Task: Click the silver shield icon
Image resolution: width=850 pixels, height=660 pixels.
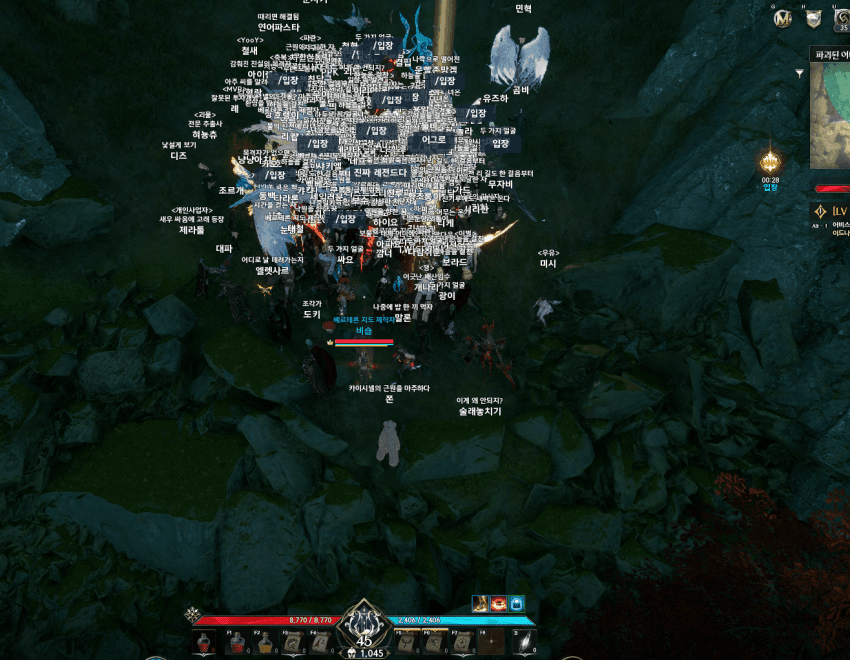Action: click(813, 19)
